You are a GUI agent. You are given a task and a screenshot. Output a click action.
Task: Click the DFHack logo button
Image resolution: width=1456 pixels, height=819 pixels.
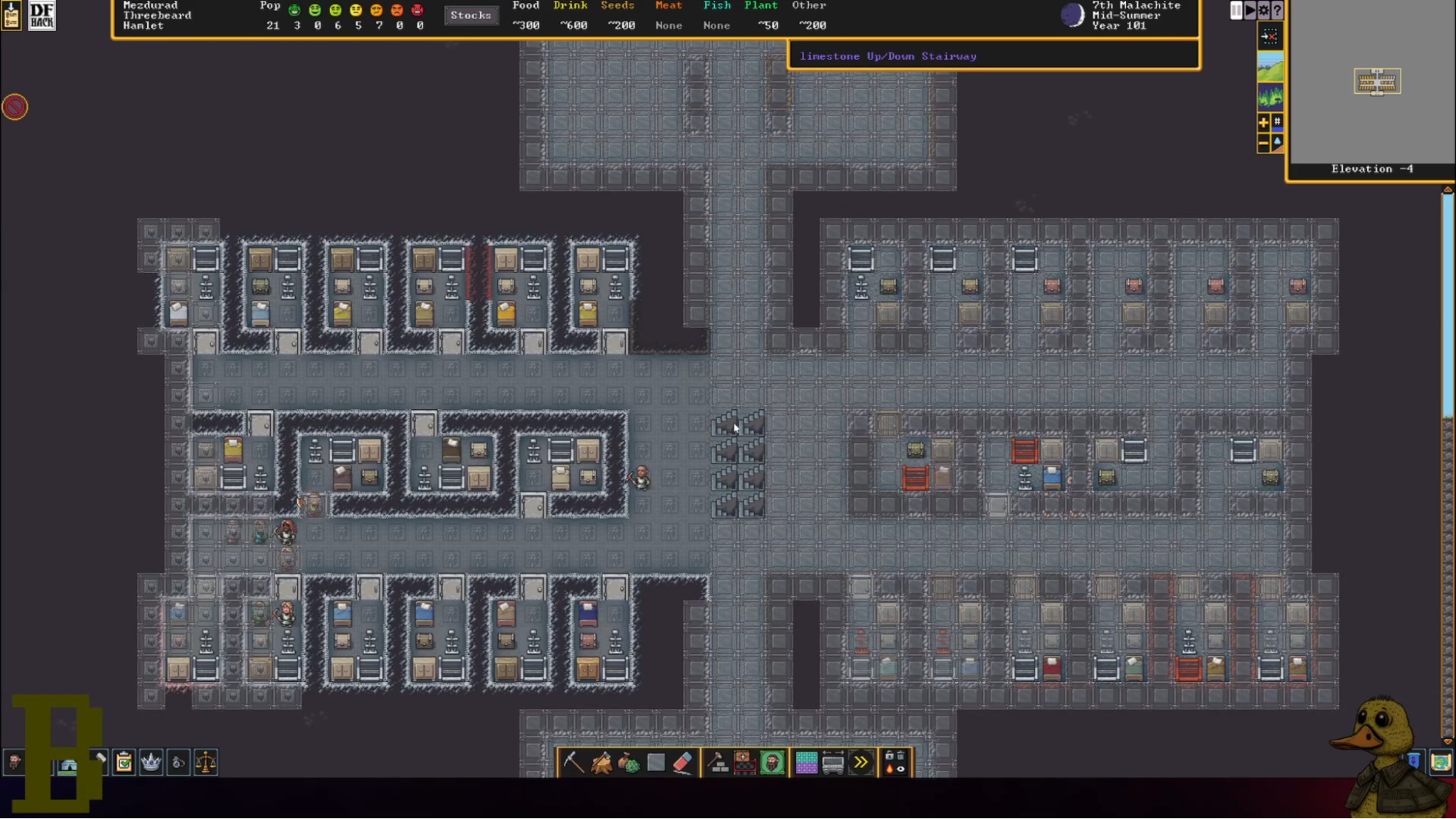pyautogui.click(x=42, y=15)
